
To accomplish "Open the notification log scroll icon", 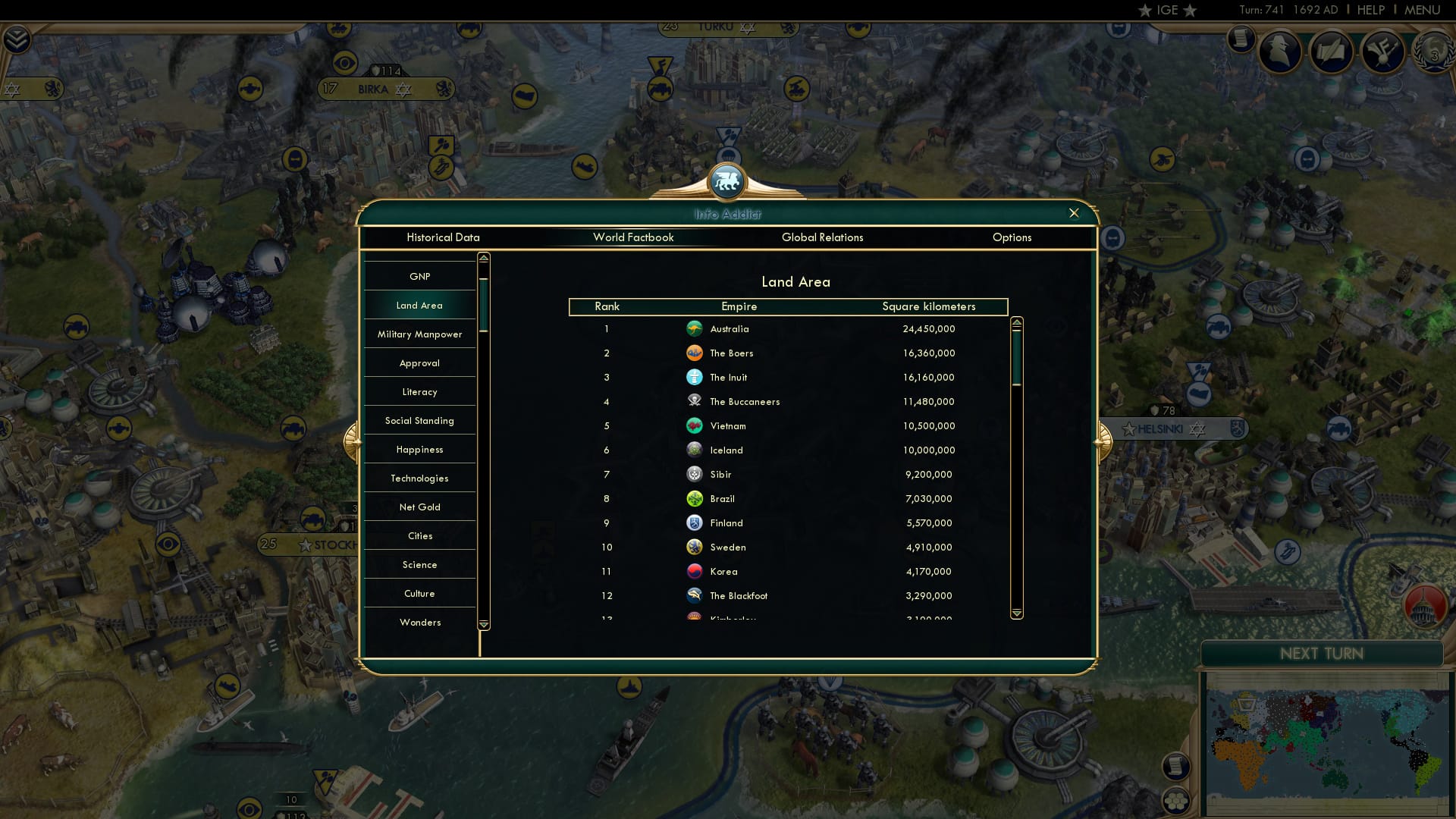I will point(1242,39).
